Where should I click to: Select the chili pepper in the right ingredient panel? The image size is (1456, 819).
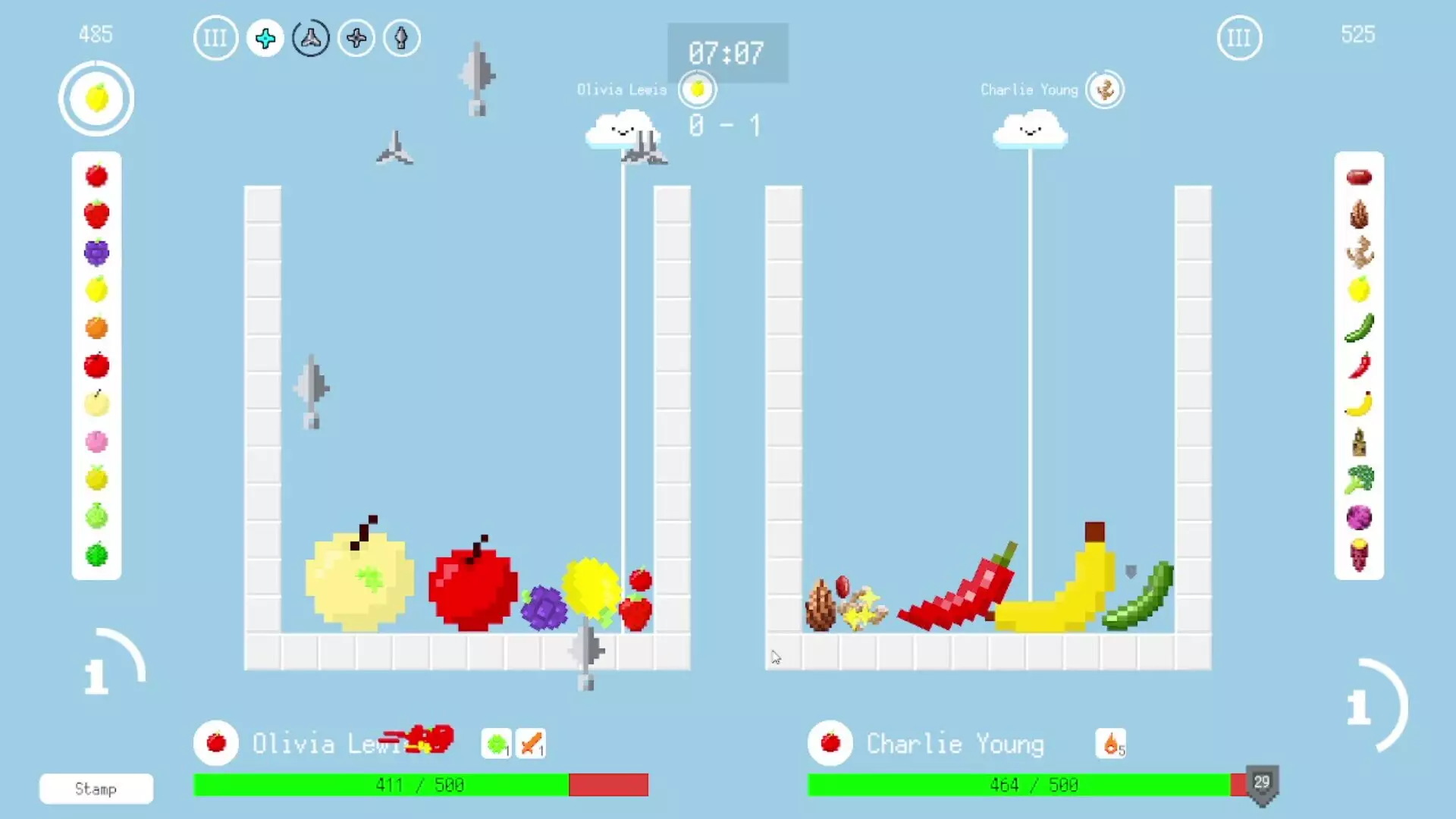(x=1360, y=366)
